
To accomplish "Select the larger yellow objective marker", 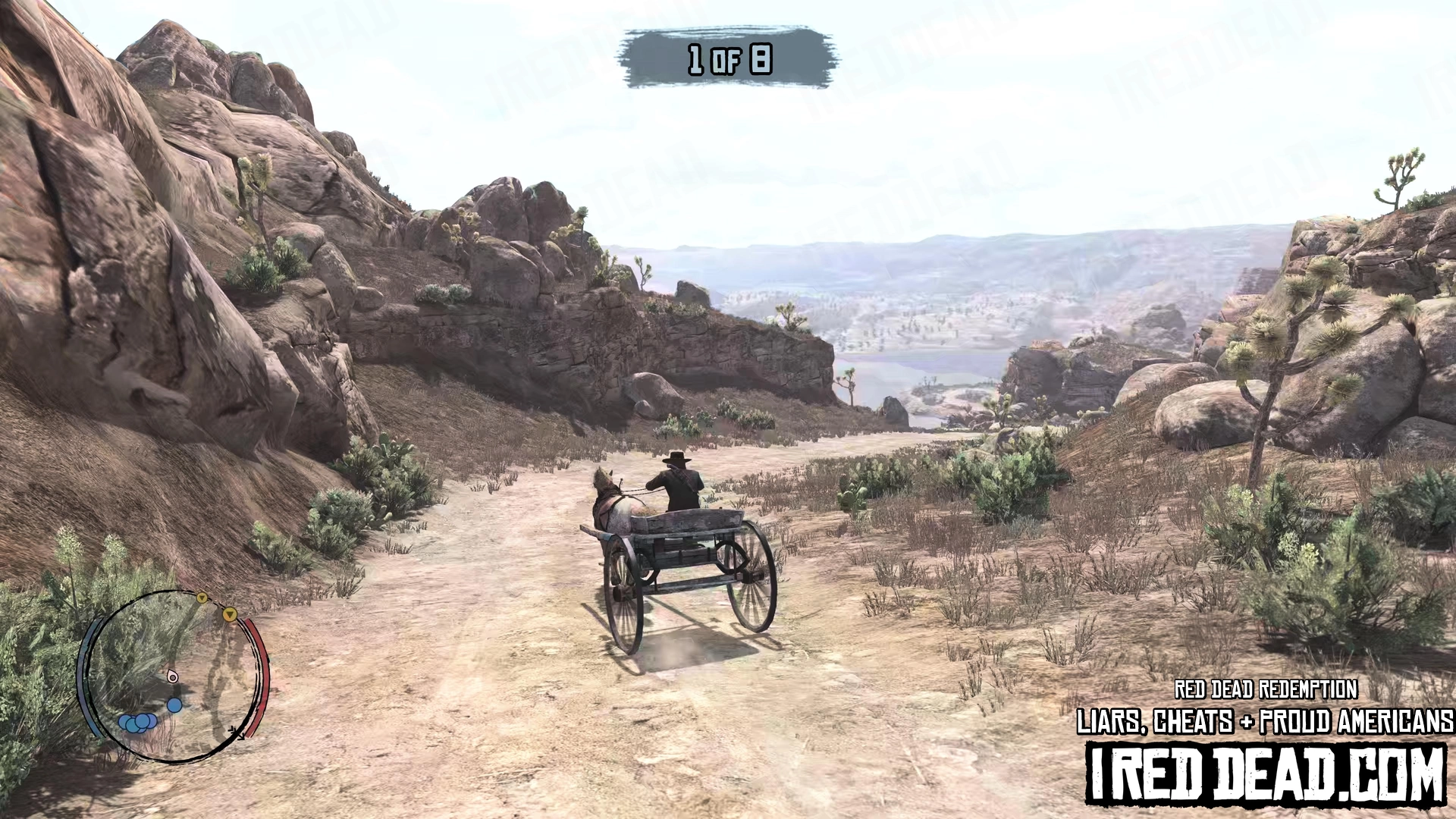I will click(230, 614).
